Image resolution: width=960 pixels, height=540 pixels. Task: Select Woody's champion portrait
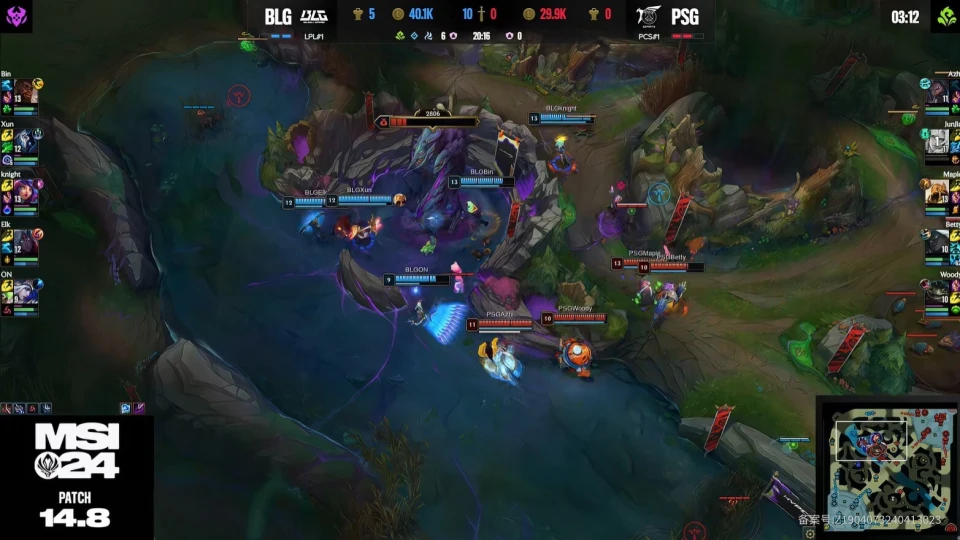click(937, 291)
